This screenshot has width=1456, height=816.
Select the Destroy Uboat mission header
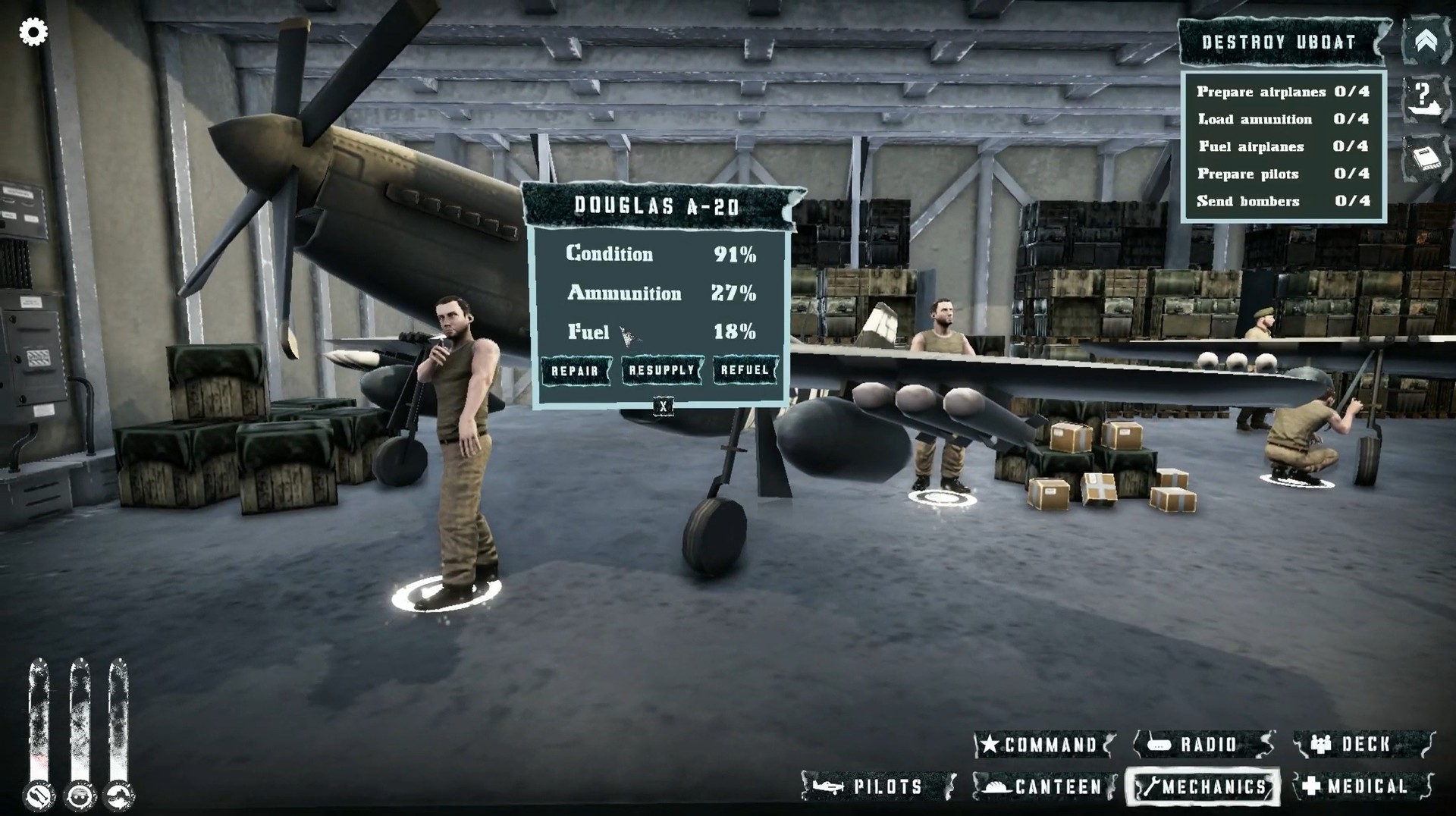coord(1279,42)
